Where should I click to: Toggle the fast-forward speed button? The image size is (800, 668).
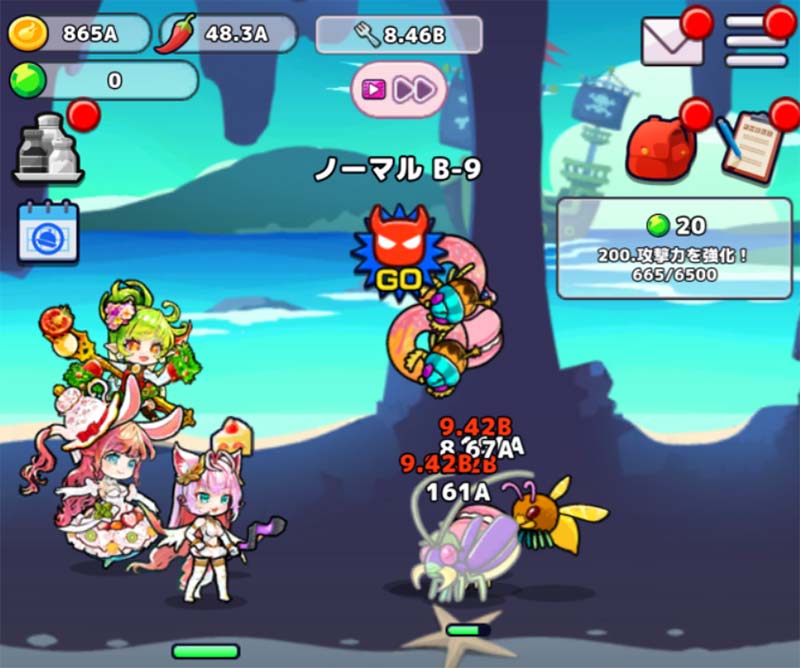click(399, 89)
